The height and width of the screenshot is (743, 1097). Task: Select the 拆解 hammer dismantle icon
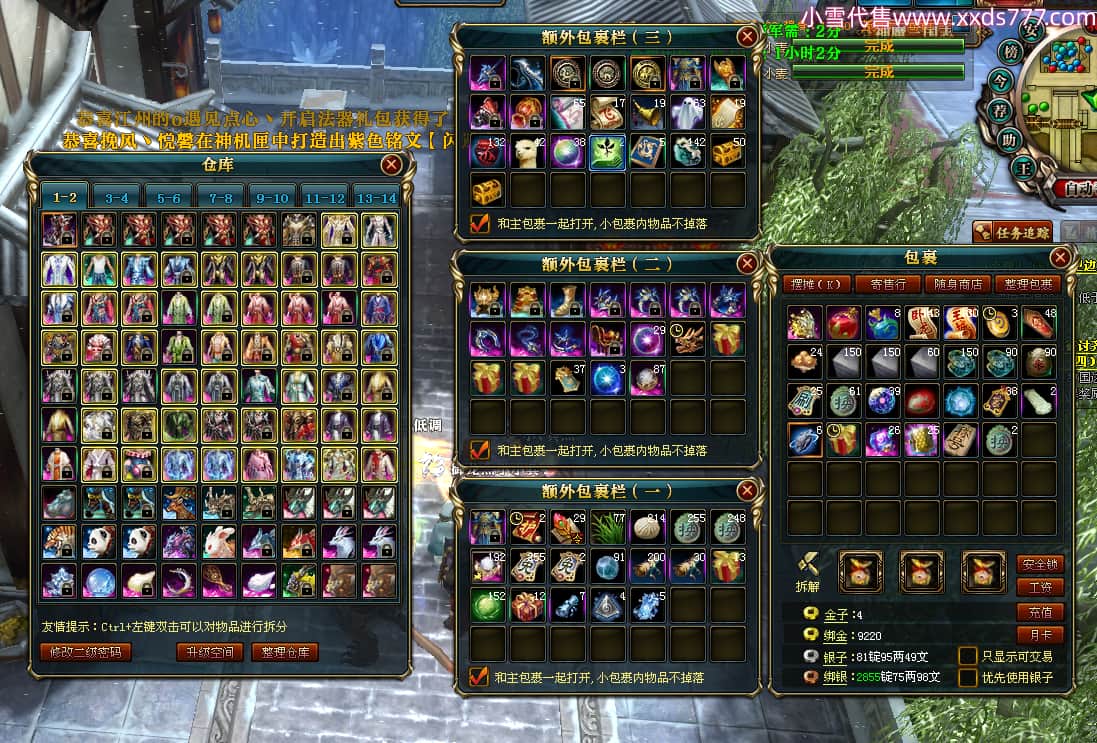click(x=807, y=567)
